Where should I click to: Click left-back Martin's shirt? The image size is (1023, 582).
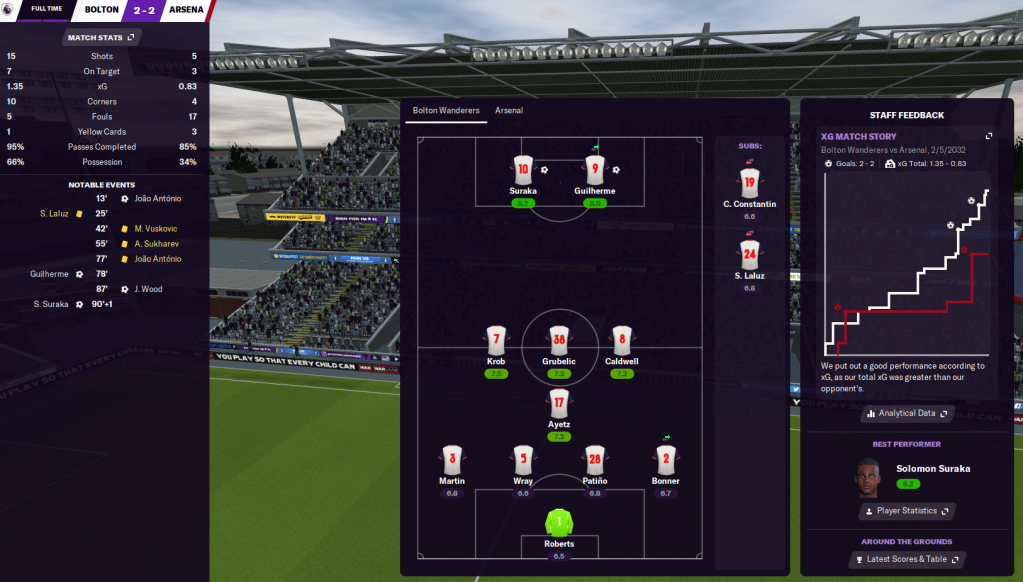click(x=451, y=460)
